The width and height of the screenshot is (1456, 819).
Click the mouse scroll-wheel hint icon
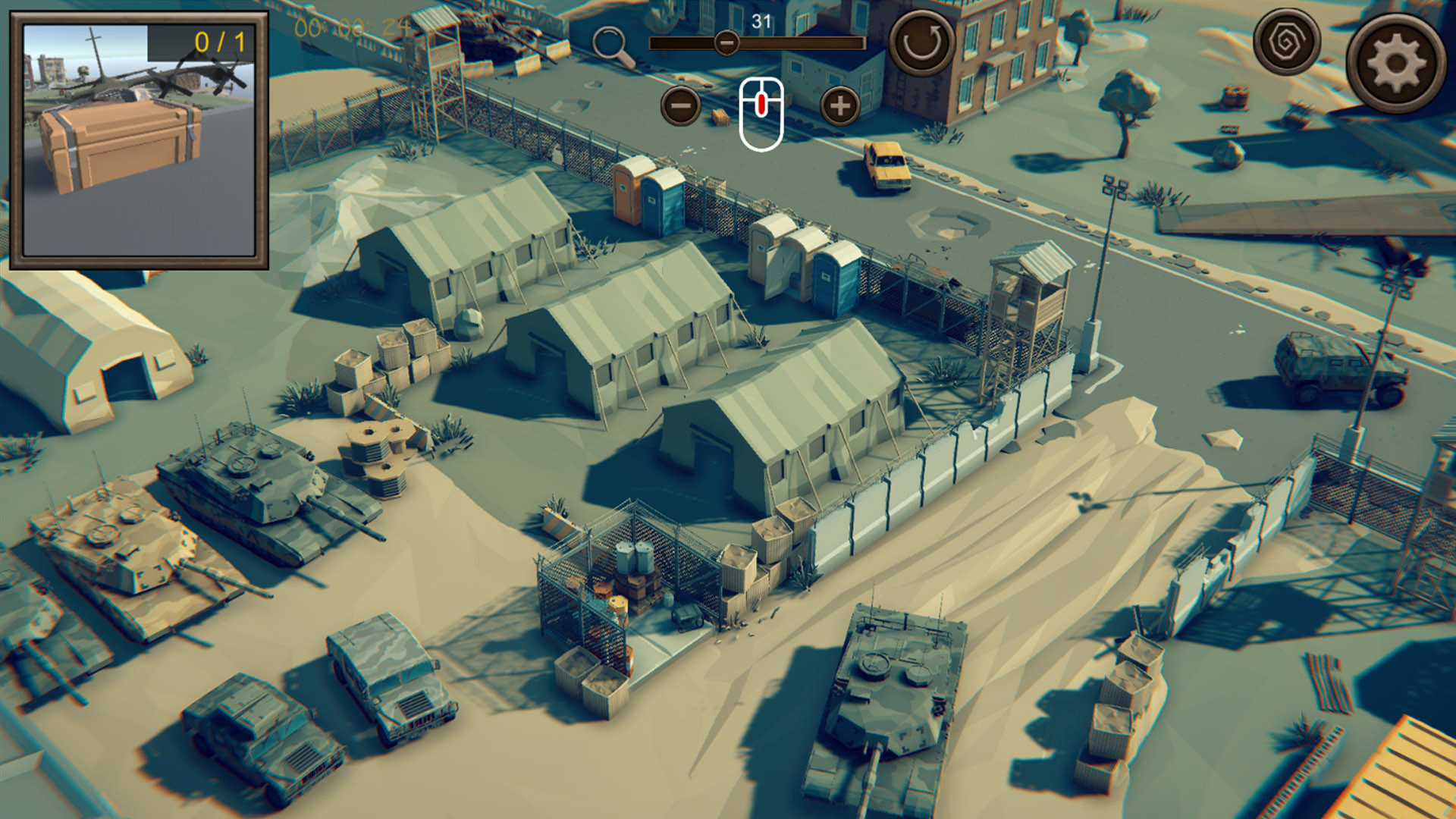[761, 111]
